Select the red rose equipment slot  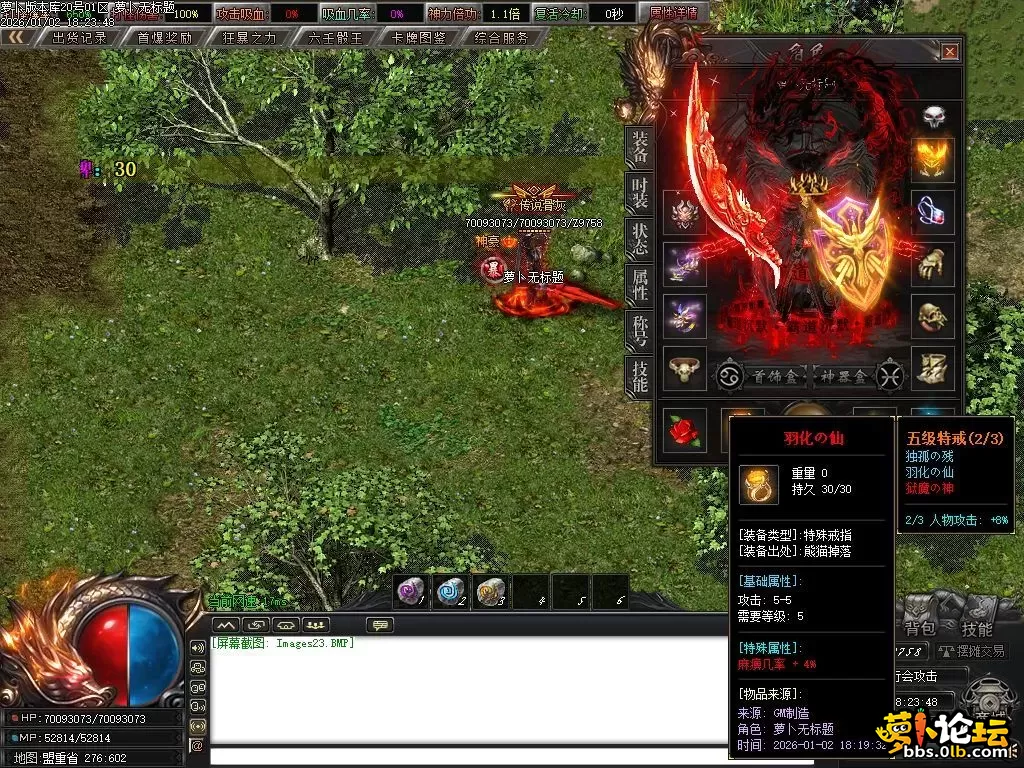point(684,428)
